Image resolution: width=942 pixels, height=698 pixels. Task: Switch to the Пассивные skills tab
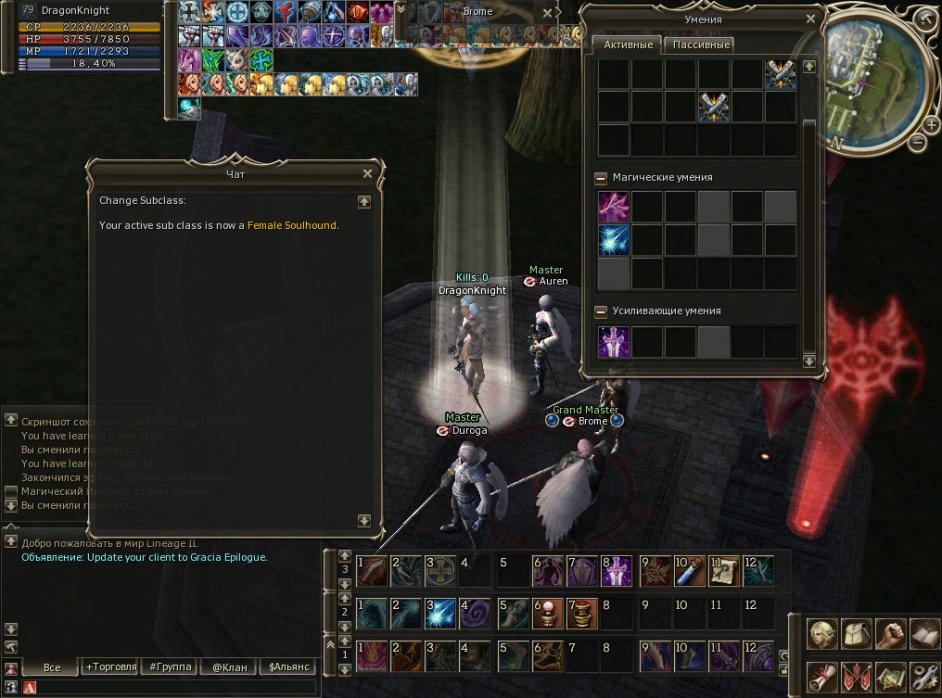click(x=700, y=45)
